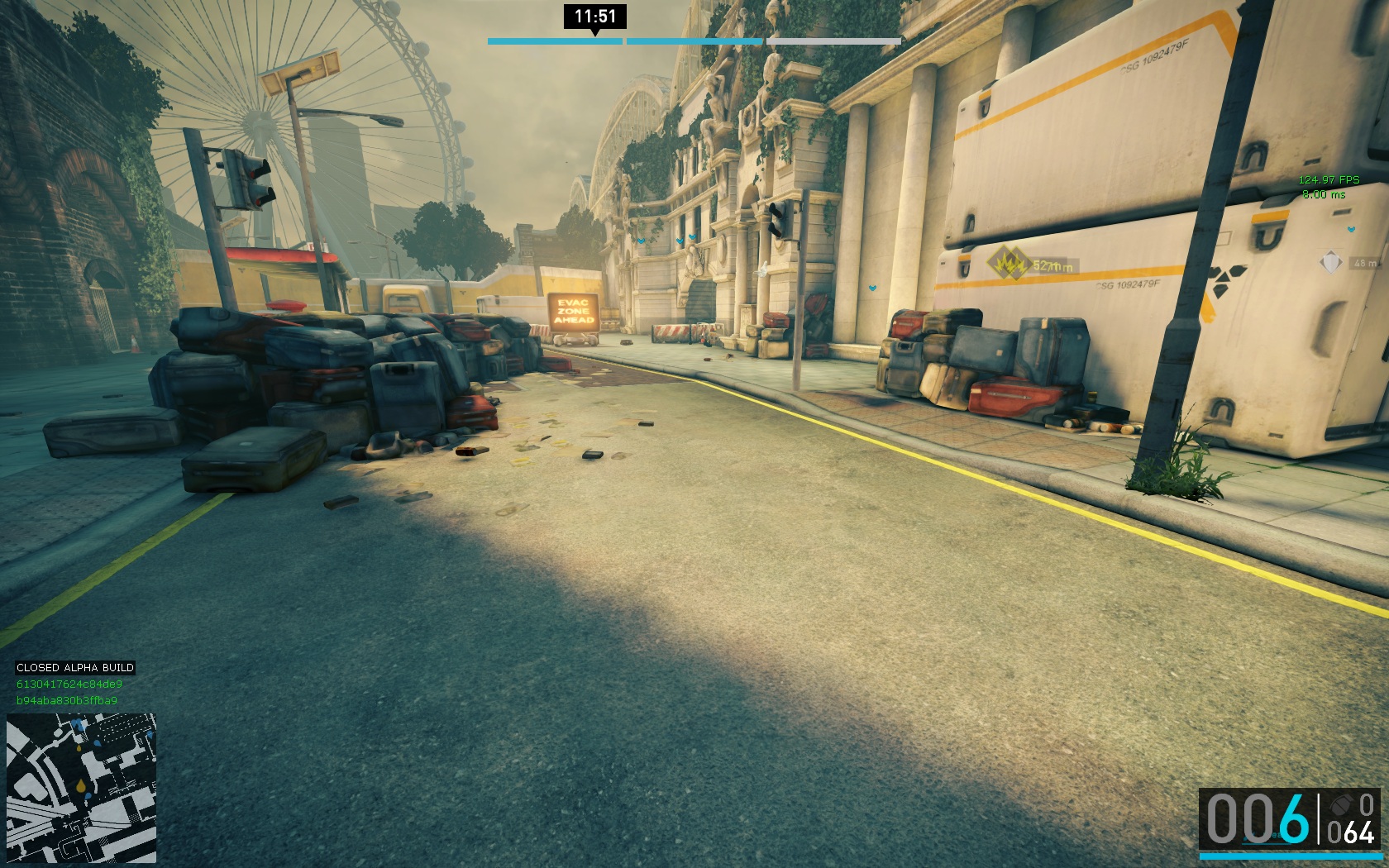The image size is (1389, 868).
Task: Select the white diamond waypoint at 48 m
Action: (x=1330, y=263)
